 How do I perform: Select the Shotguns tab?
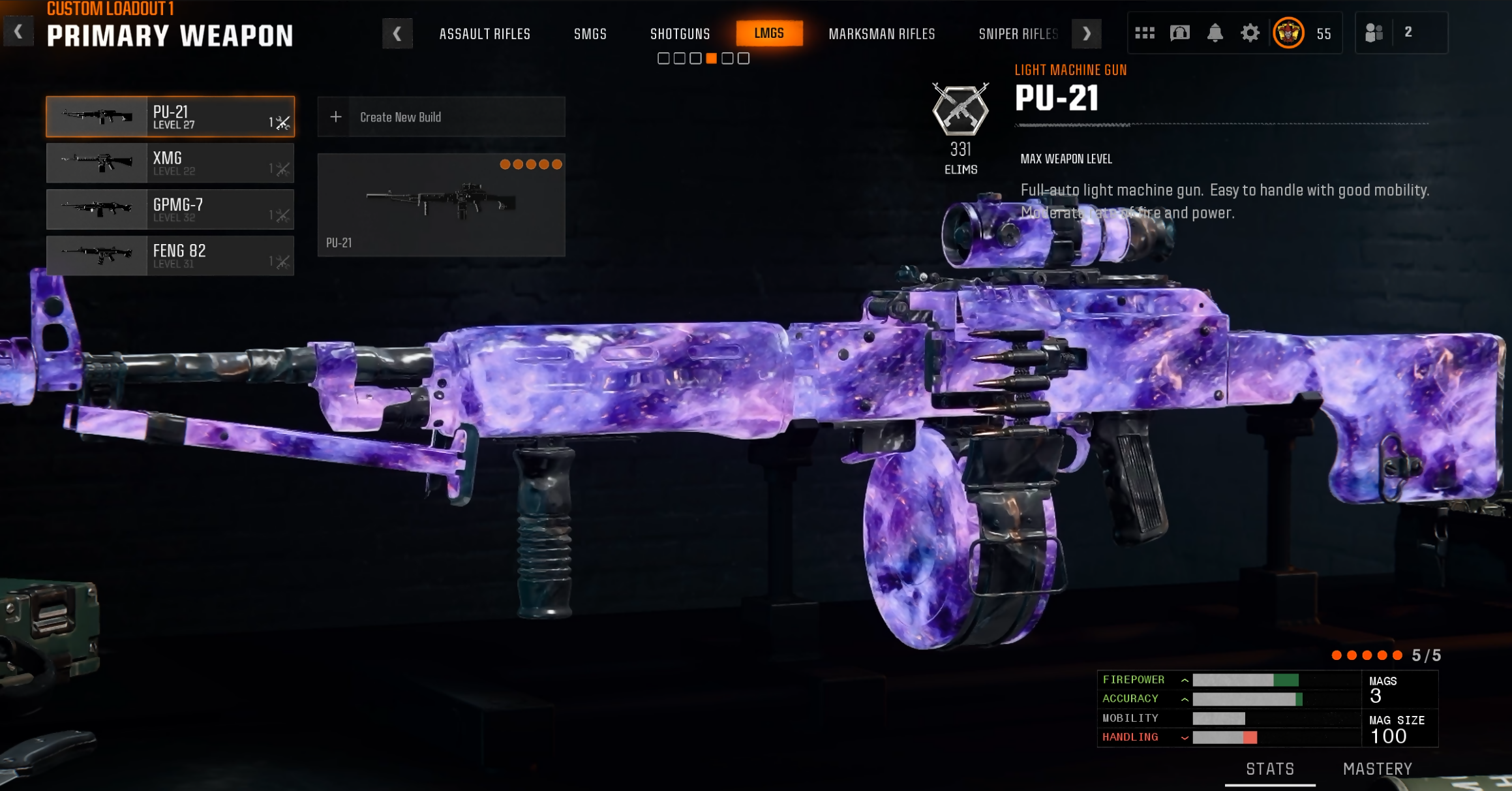(x=680, y=34)
